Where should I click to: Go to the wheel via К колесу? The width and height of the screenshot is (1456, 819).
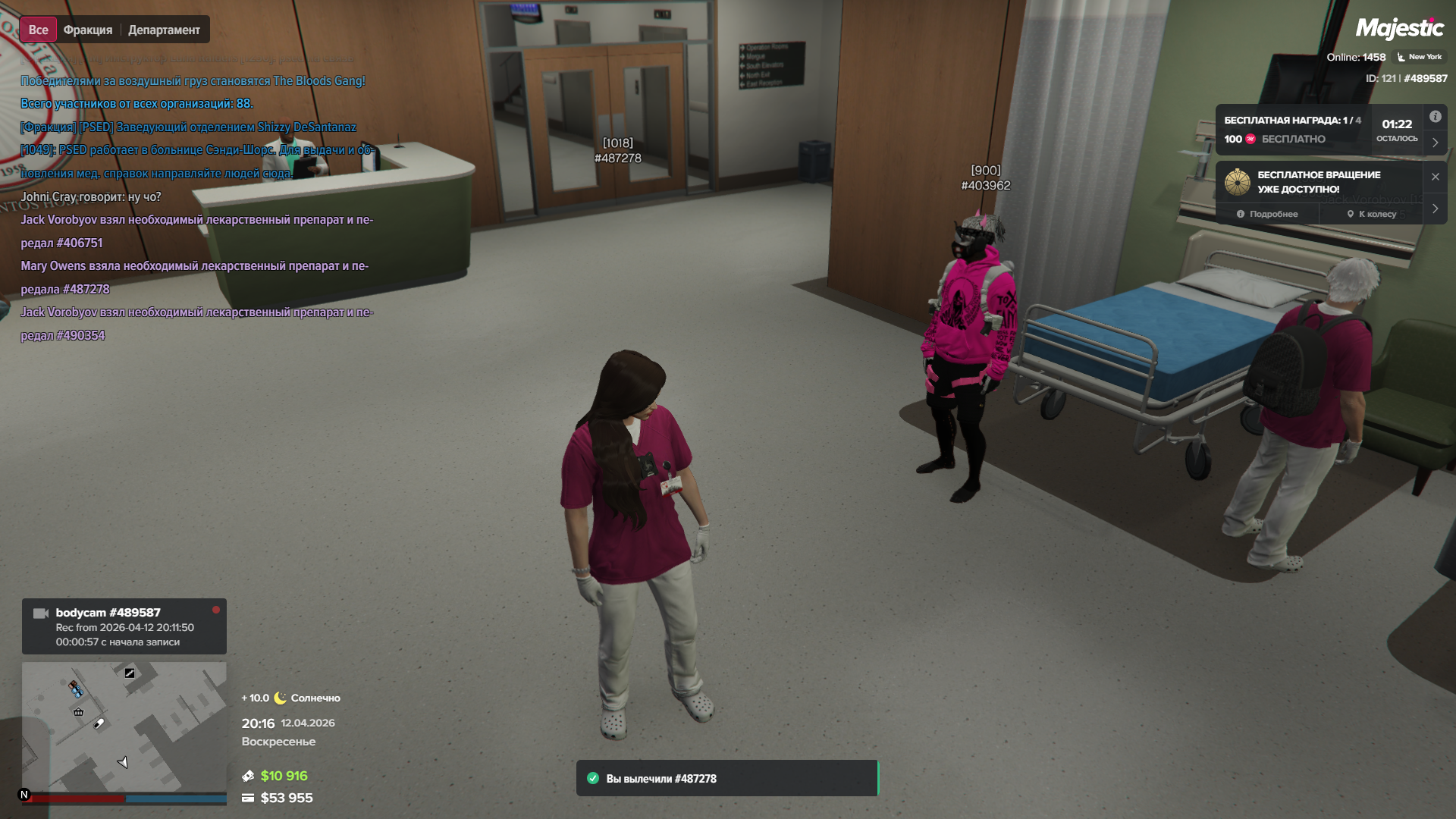pyautogui.click(x=1371, y=214)
